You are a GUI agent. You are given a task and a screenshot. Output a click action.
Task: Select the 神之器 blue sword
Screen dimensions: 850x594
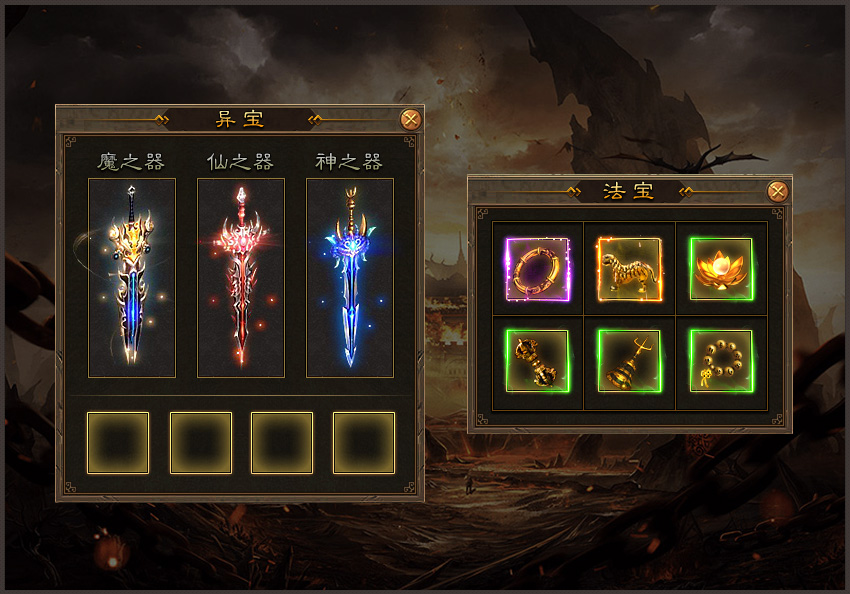pyautogui.click(x=350, y=278)
